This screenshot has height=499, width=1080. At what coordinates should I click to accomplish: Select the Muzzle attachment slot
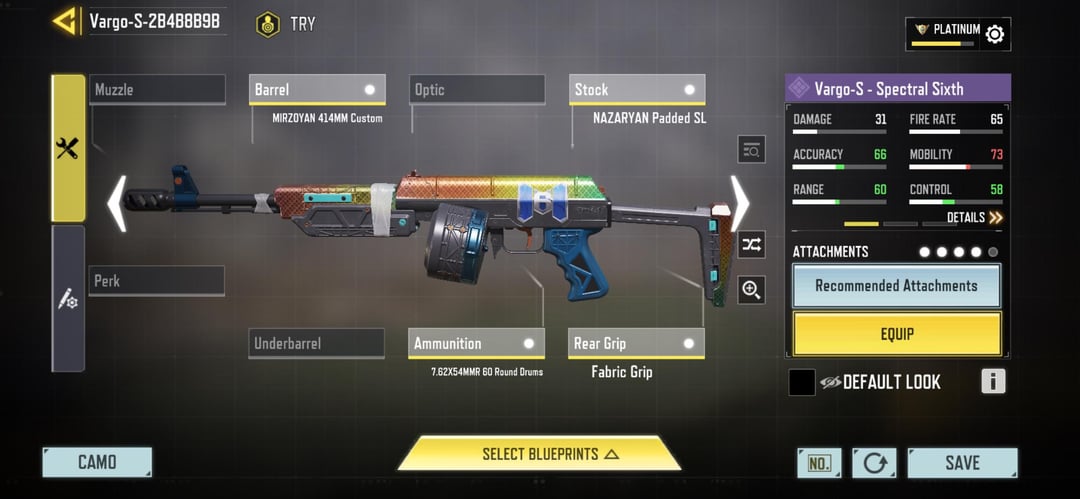[157, 90]
